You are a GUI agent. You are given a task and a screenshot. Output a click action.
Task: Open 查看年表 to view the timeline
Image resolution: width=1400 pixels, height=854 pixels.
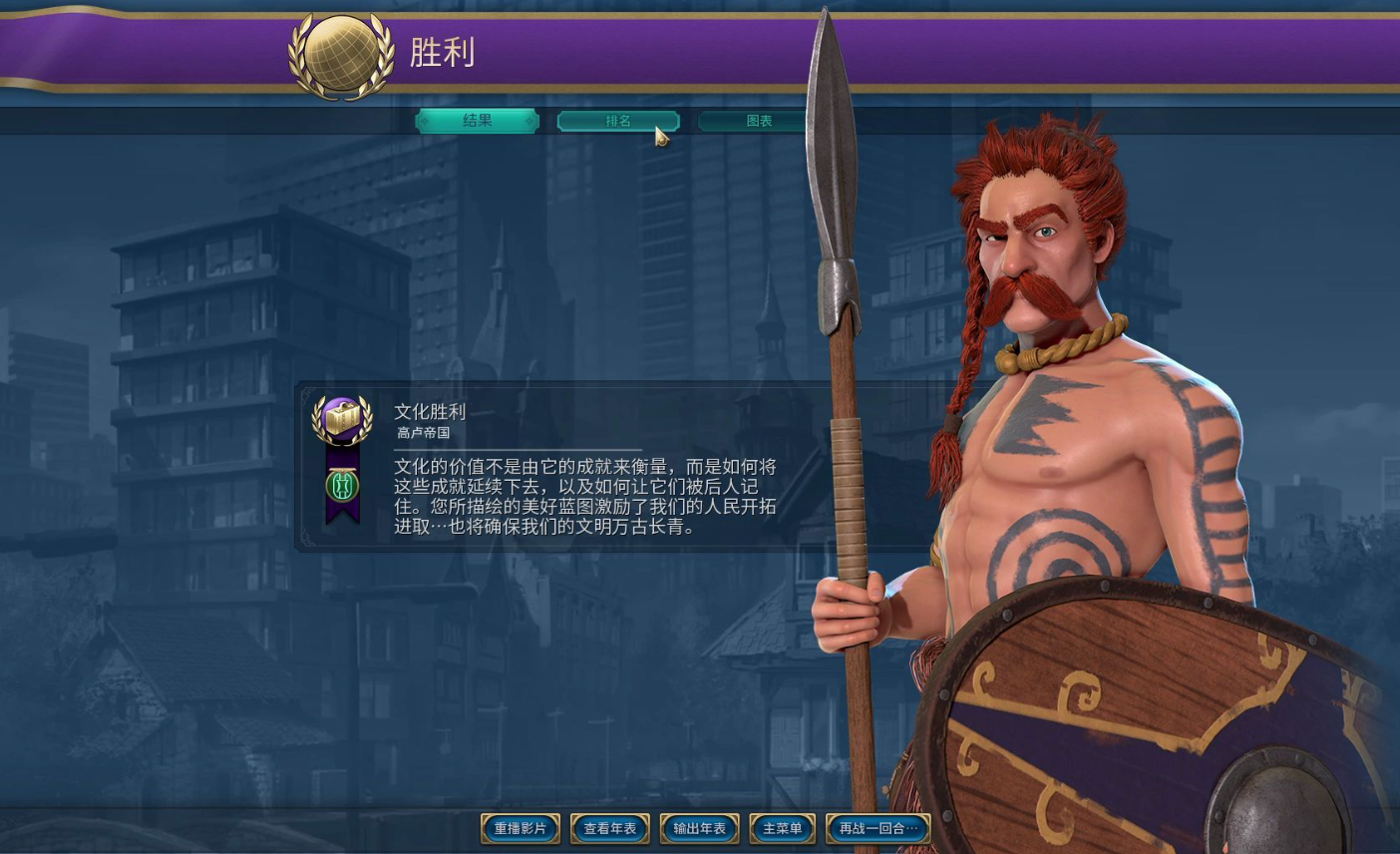(609, 828)
